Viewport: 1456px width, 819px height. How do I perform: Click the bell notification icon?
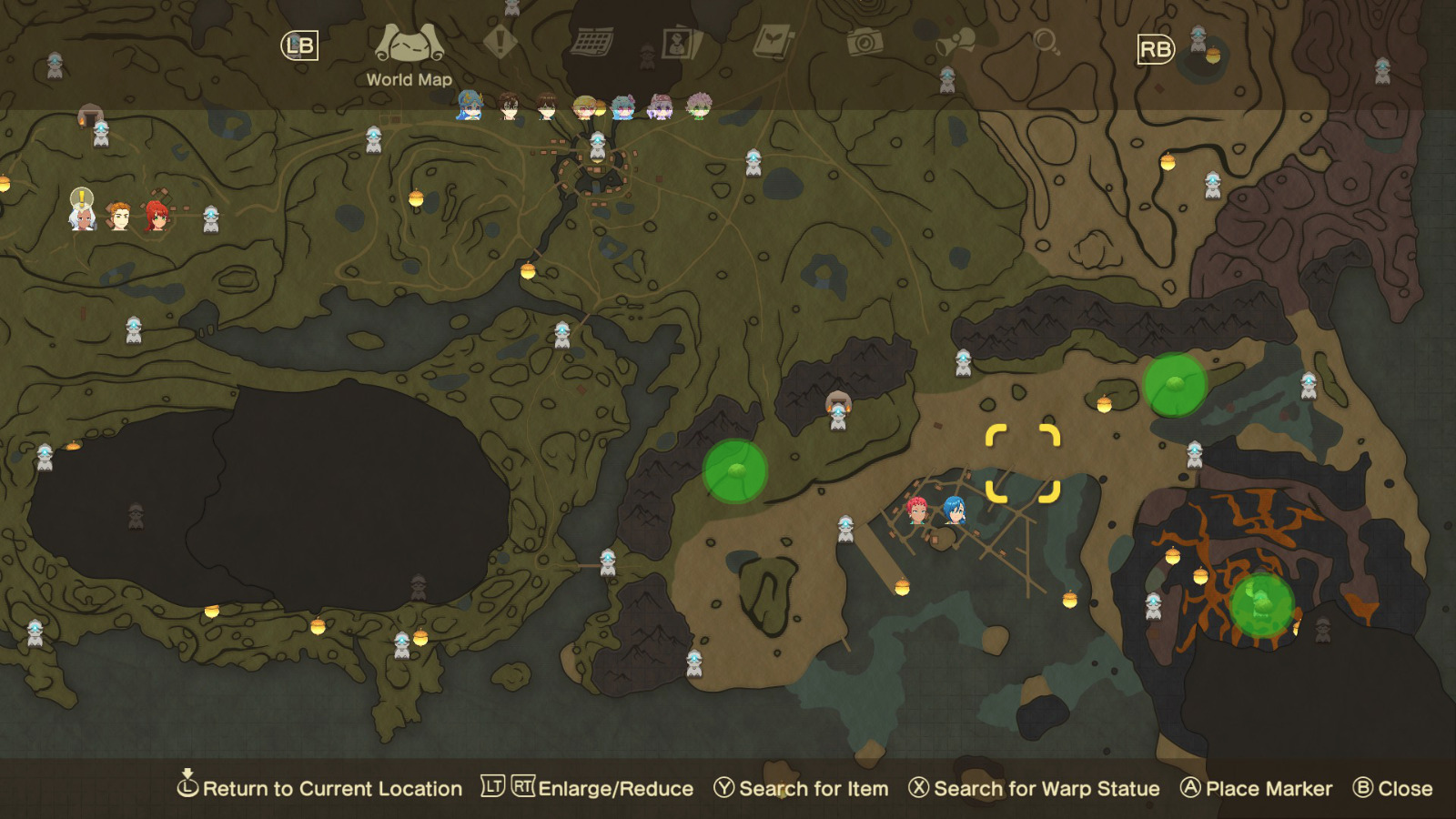click(953, 41)
